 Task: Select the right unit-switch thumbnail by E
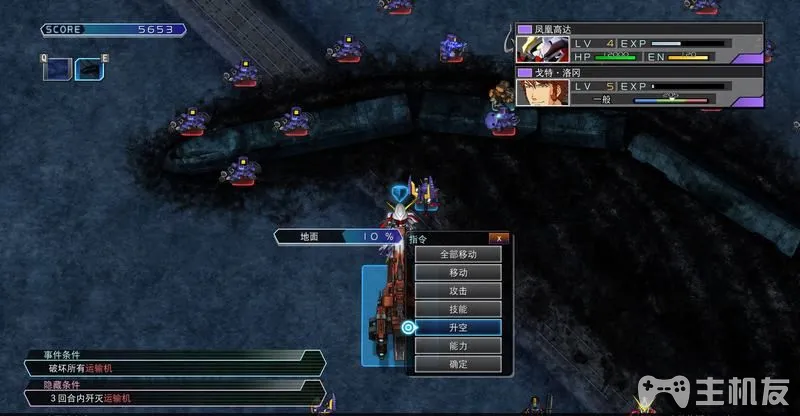click(x=90, y=70)
